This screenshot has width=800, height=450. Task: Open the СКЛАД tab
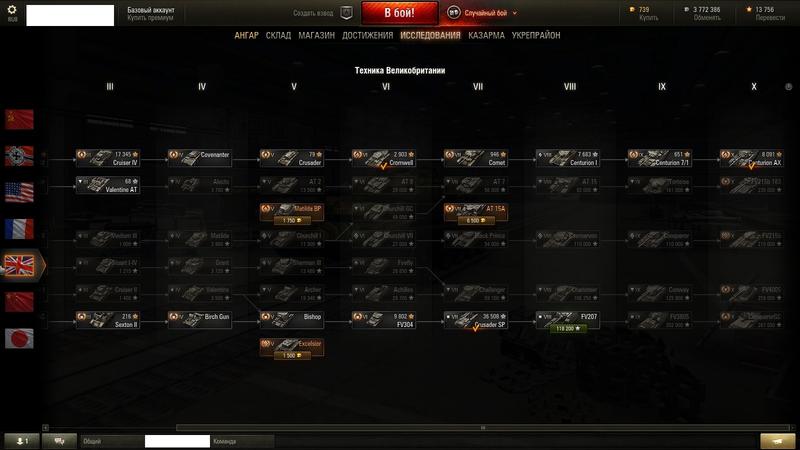[278, 35]
